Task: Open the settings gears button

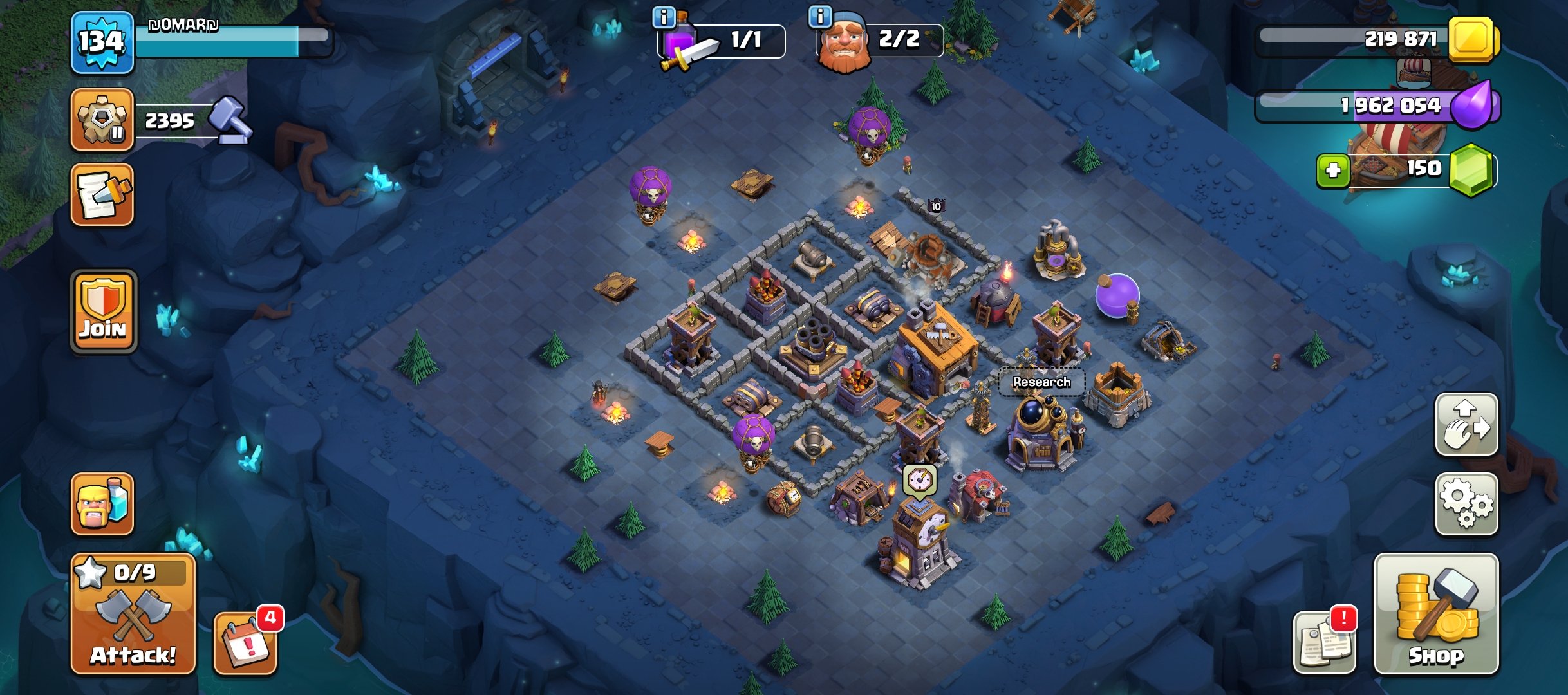Action: pos(1466,505)
